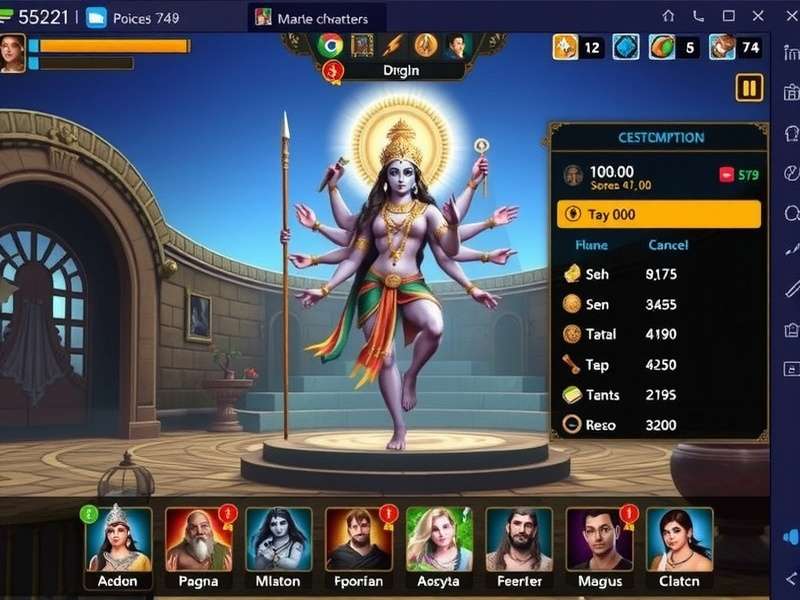
Task: Close the emulator window
Action: 783,16
